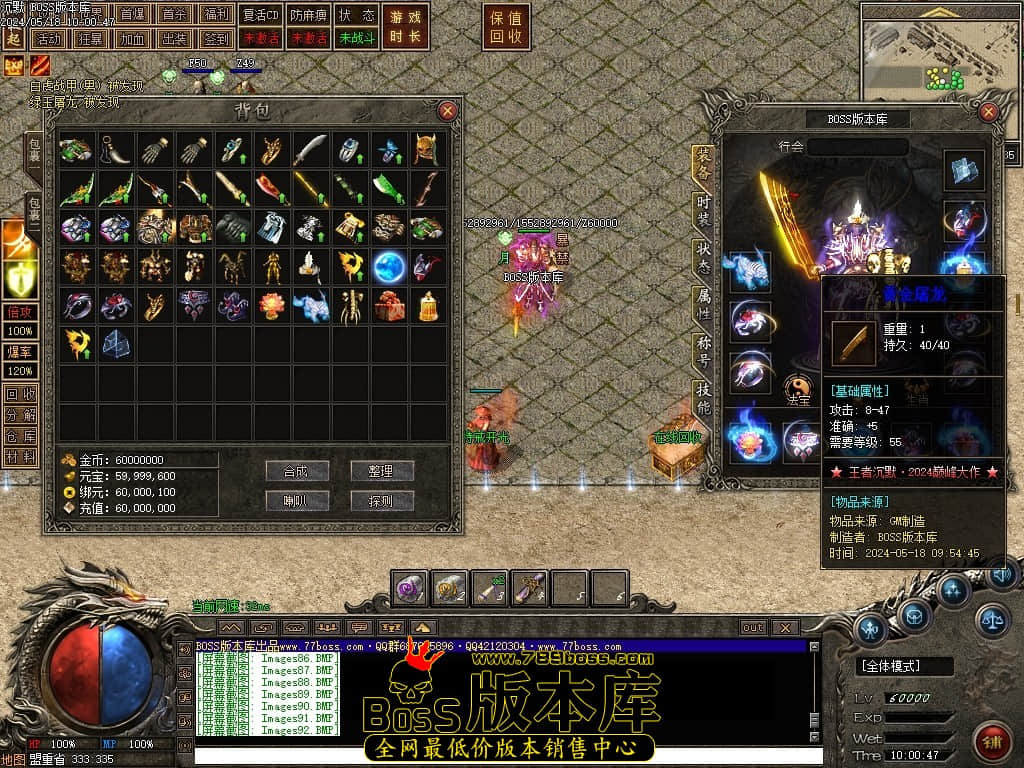Select the blue orb item in backpack
The height and width of the screenshot is (768, 1024).
(x=389, y=267)
